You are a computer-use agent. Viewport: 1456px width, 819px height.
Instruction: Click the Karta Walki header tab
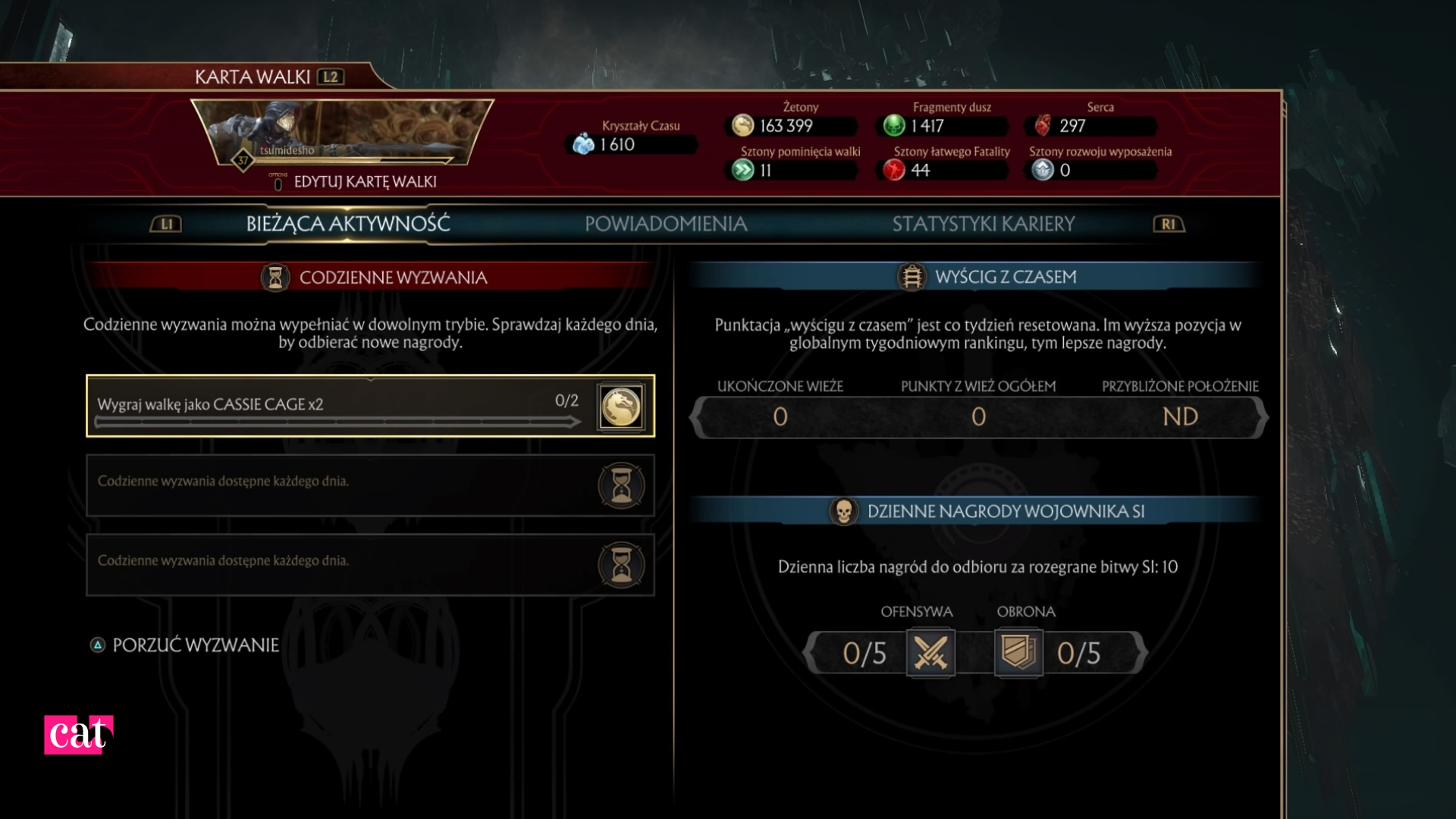click(x=253, y=77)
